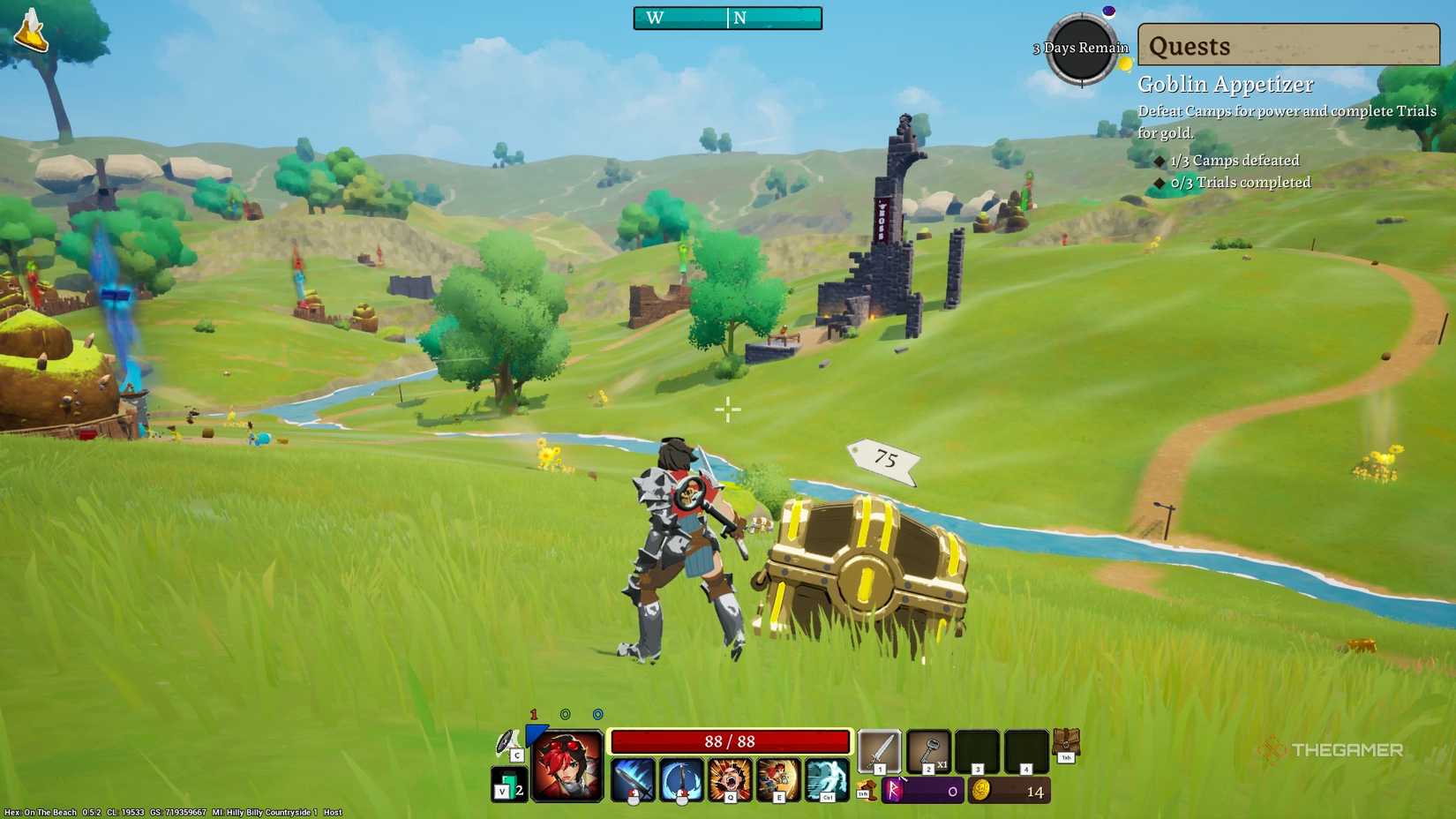Collapse the Quests panel header

click(1287, 46)
